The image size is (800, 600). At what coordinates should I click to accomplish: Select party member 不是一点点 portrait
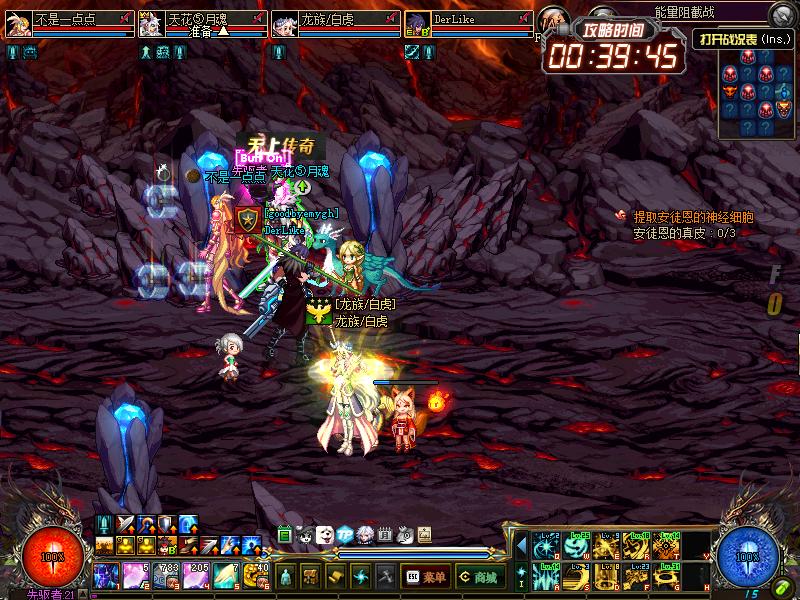[x=18, y=24]
